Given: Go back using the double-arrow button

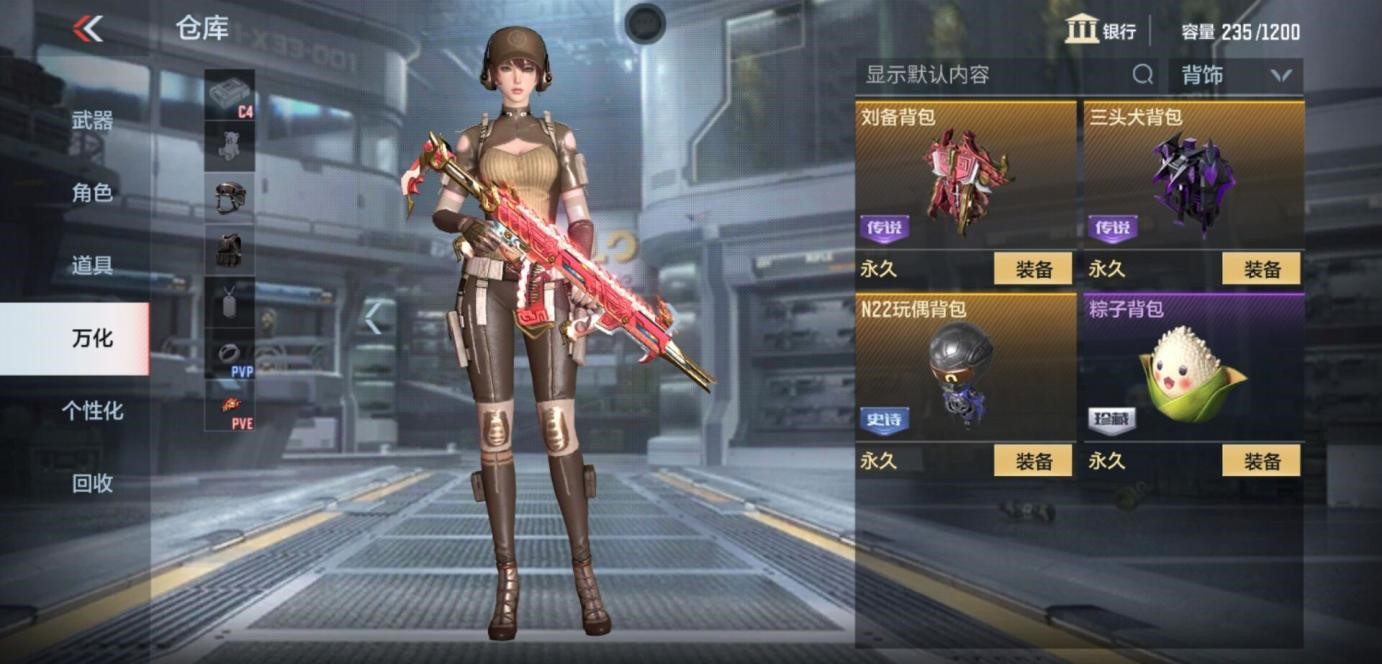Looking at the screenshot, I should click(88, 29).
